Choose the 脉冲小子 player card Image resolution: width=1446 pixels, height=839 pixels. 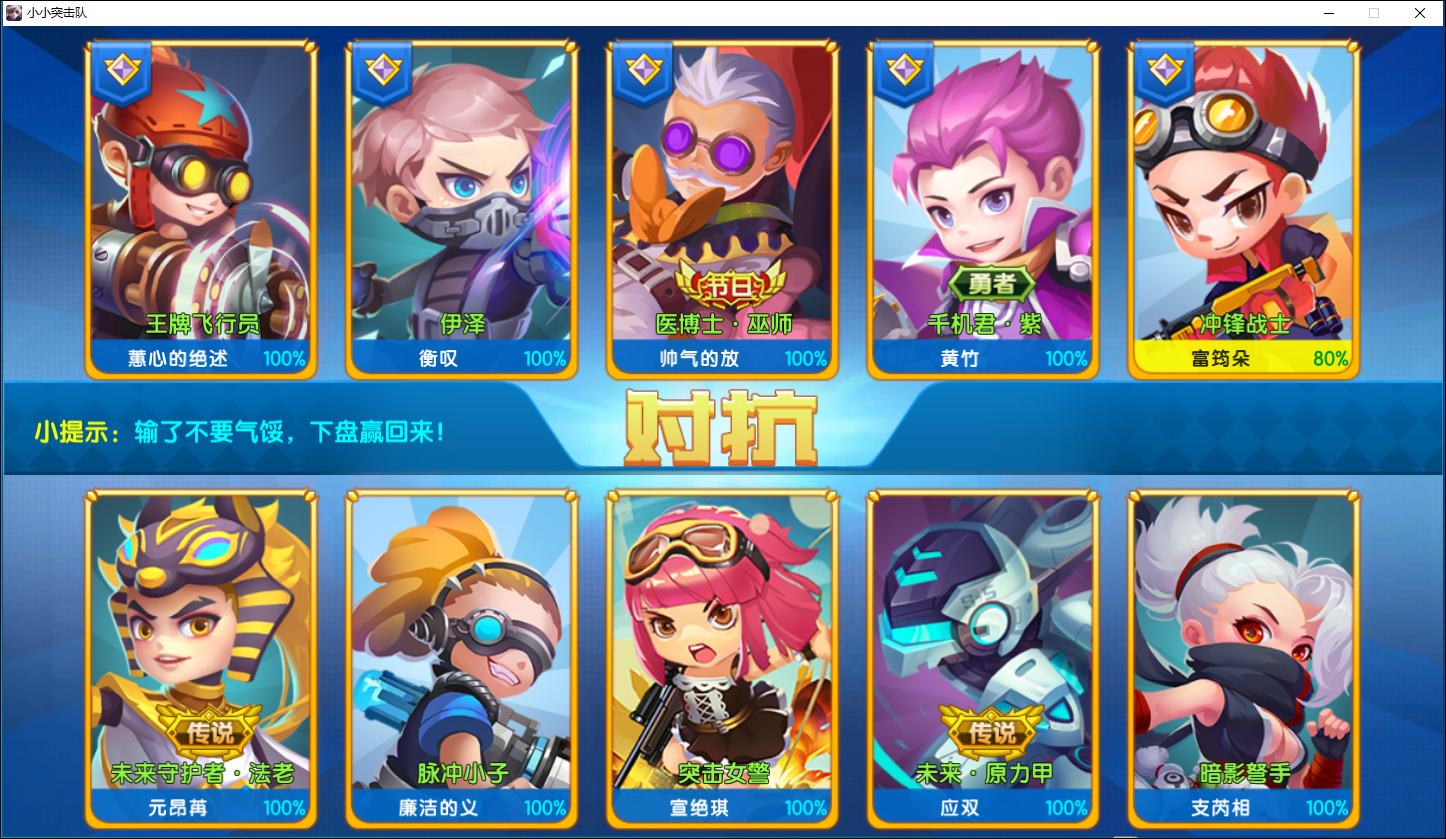point(461,658)
